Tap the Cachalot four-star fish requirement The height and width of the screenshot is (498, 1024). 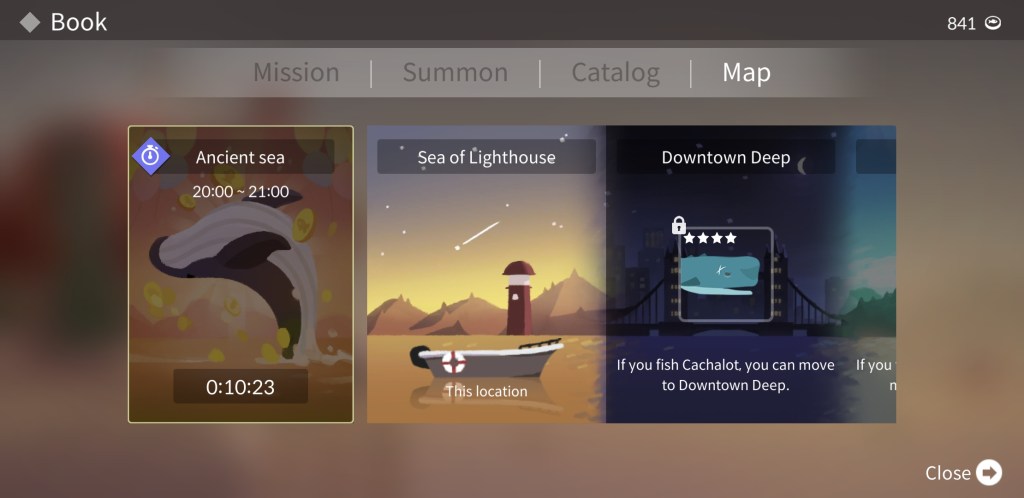click(726, 274)
